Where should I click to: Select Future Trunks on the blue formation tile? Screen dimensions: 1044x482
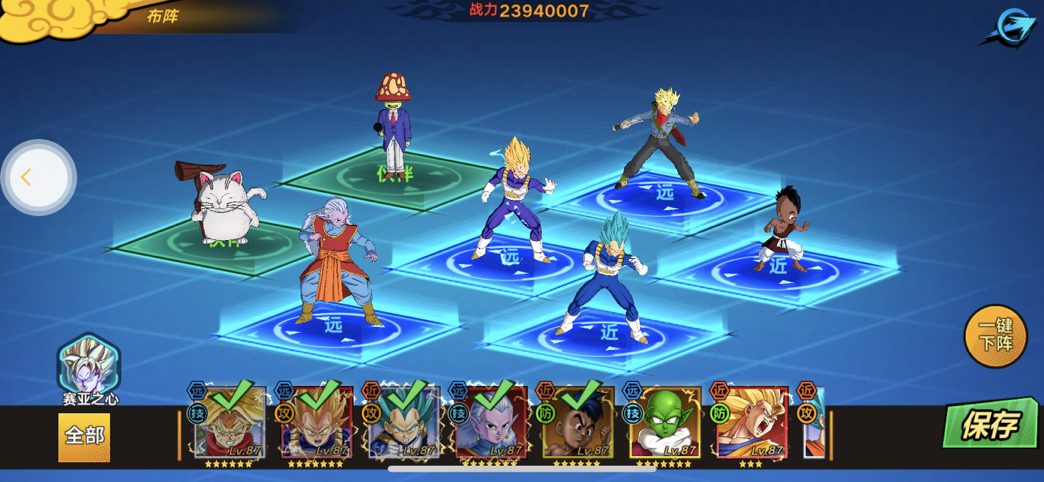[x=659, y=145]
